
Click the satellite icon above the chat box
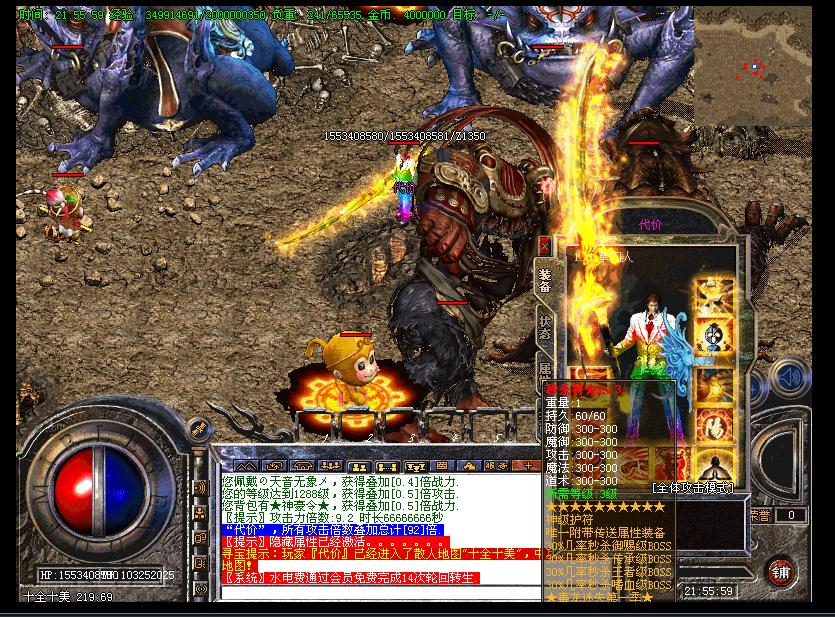click(199, 426)
